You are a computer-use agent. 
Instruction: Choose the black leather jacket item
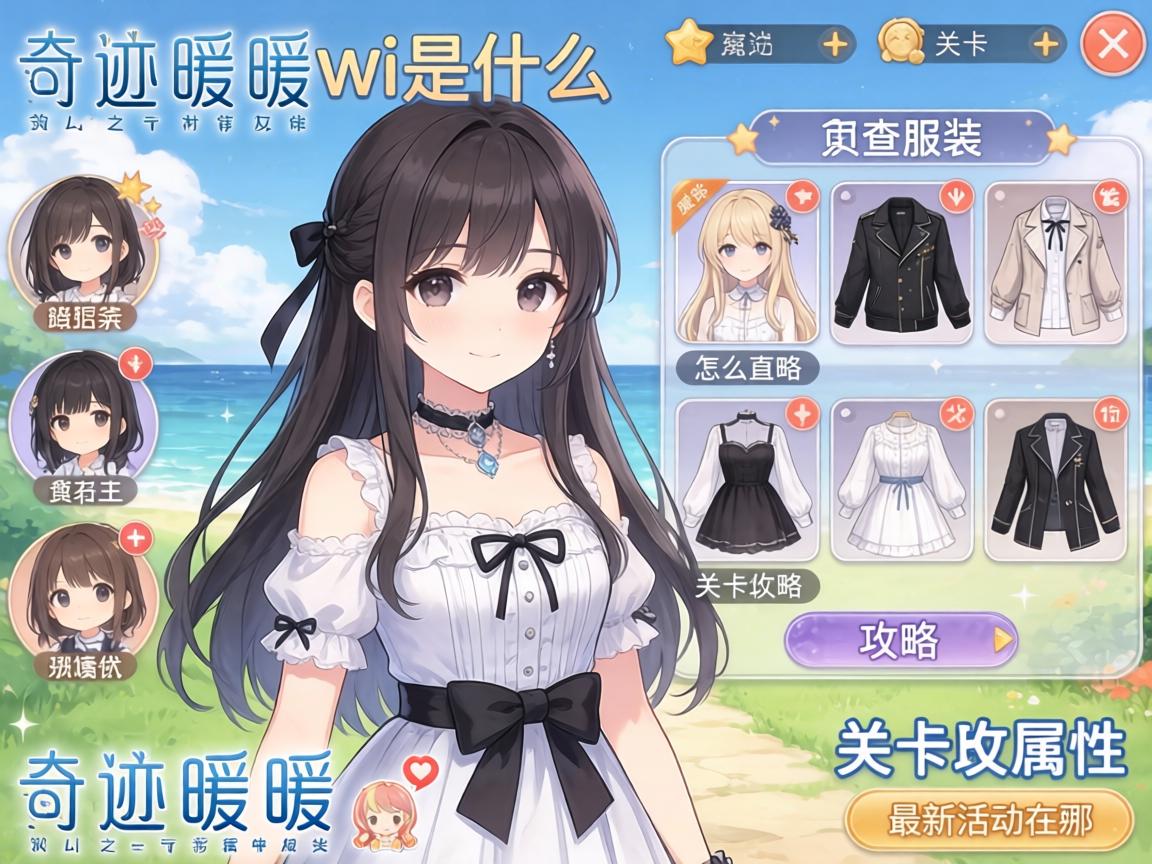(x=901, y=263)
